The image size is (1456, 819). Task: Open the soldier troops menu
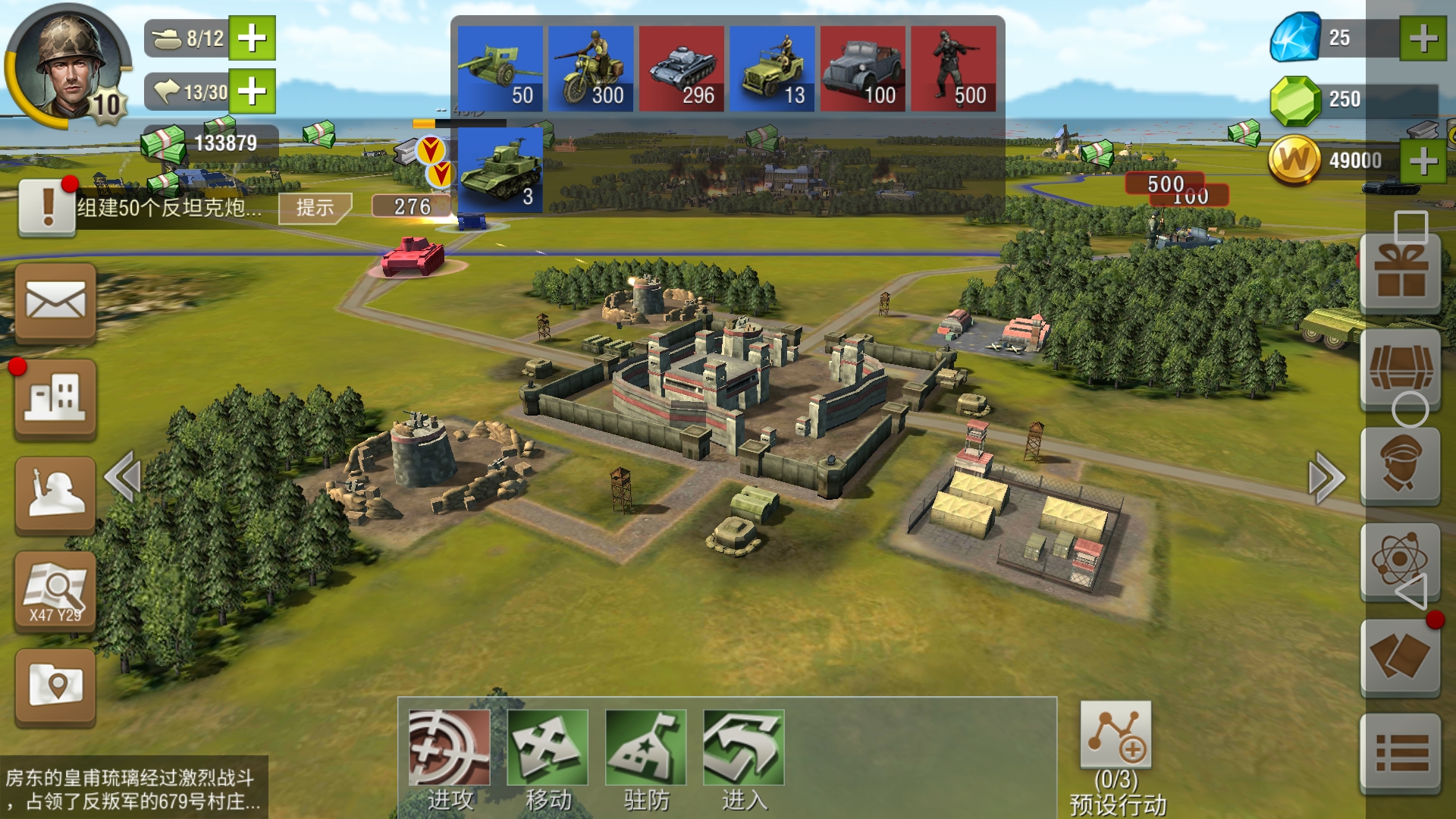coord(55,494)
